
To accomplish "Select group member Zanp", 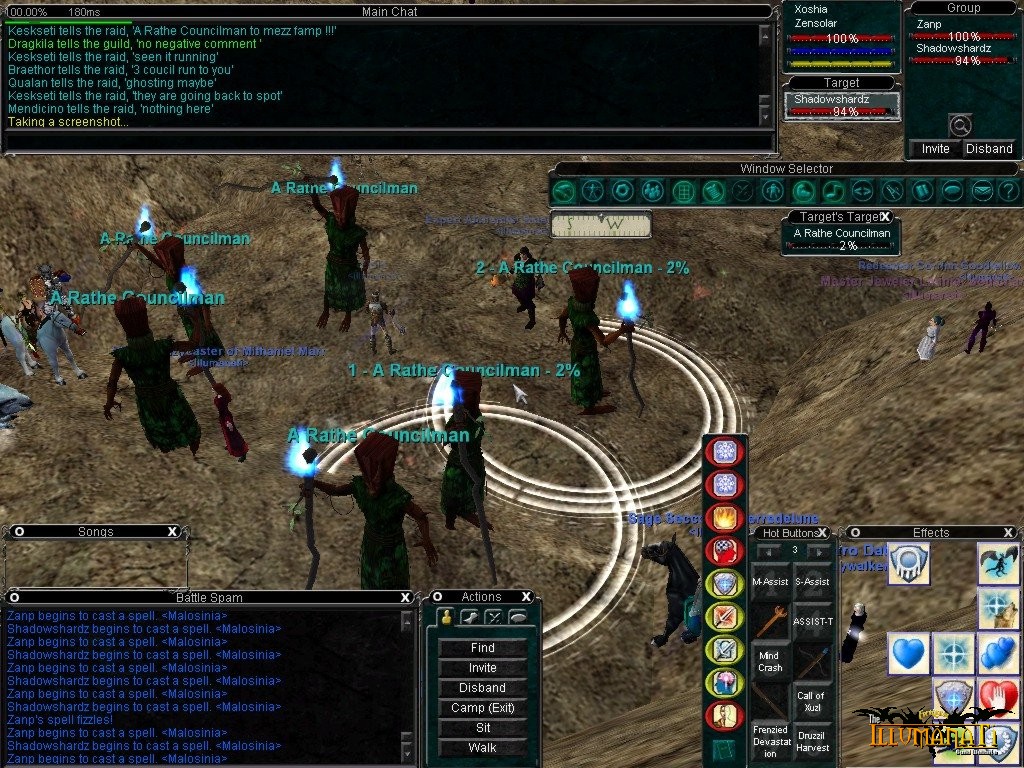I will [x=930, y=24].
